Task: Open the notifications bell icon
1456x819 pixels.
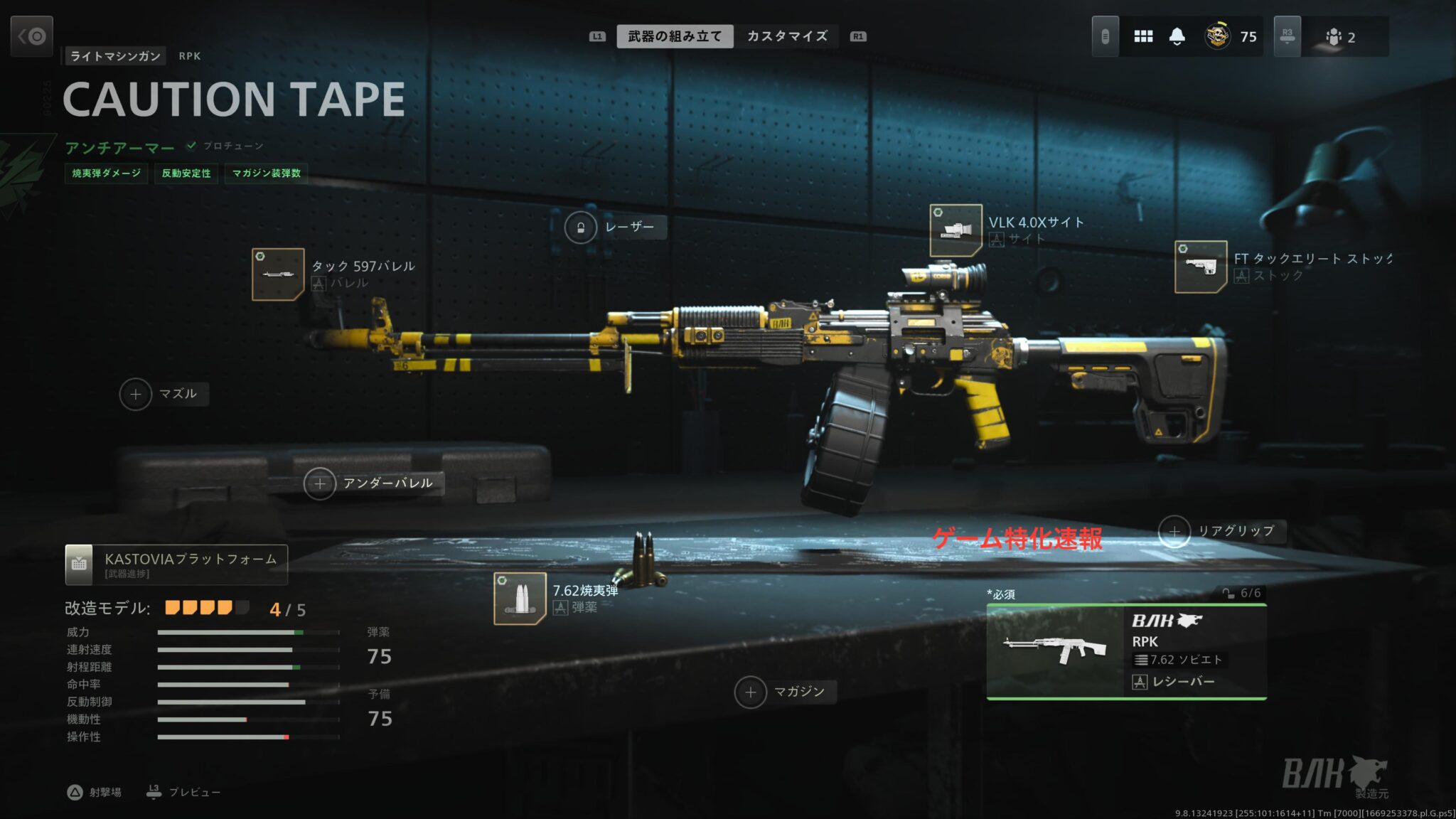Action: click(x=1177, y=36)
